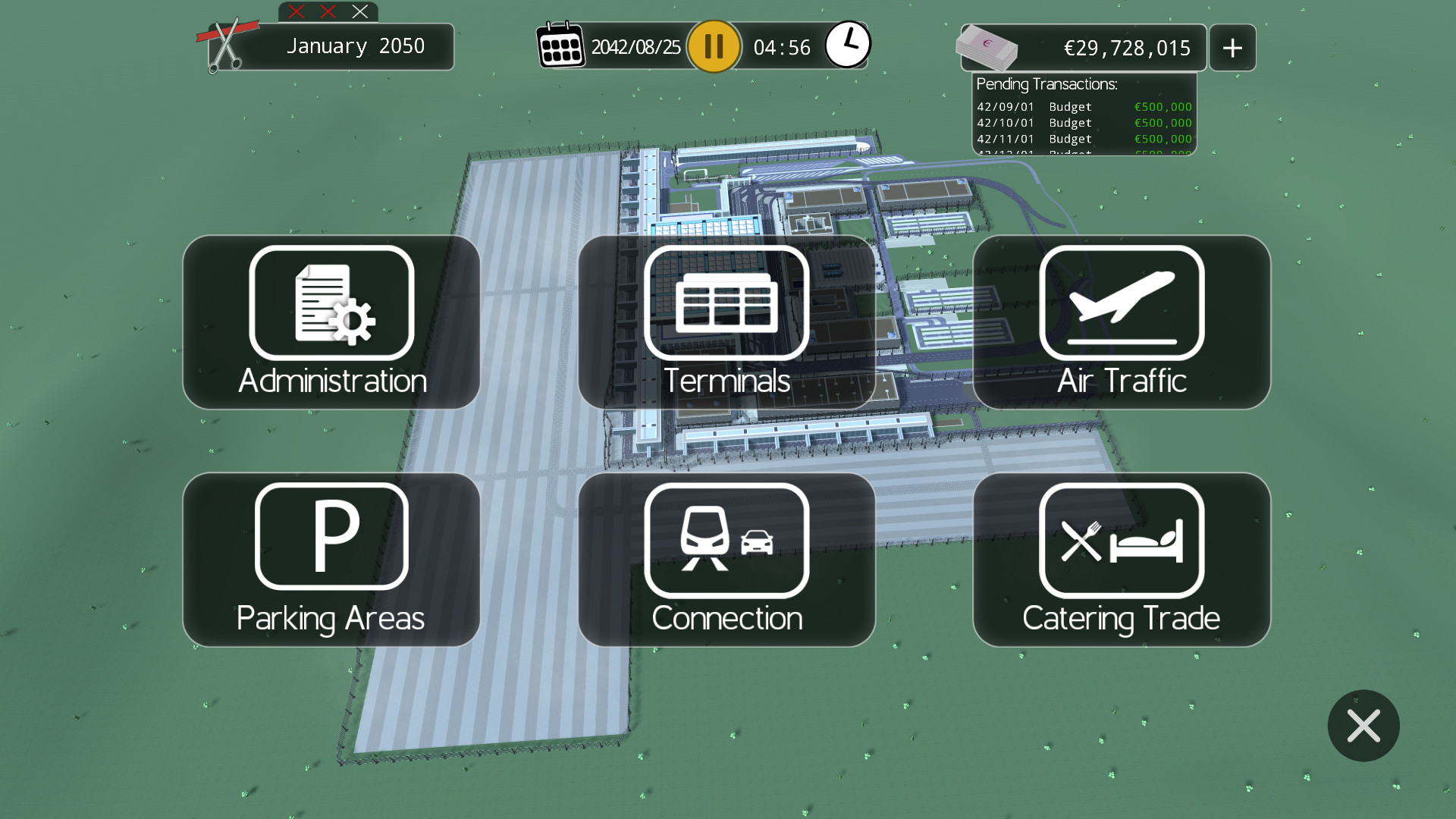This screenshot has width=1456, height=819.
Task: Open the Connection panel
Action: 726,560
